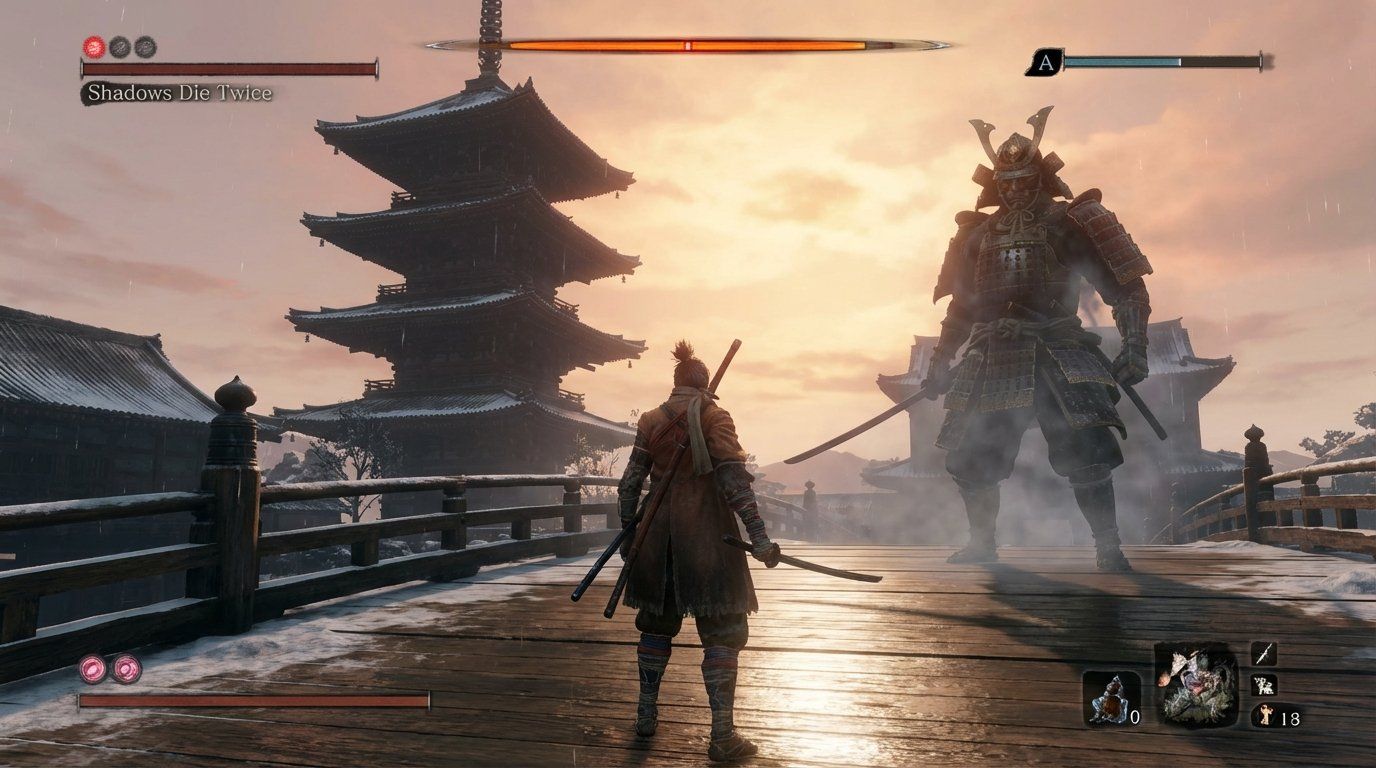Click the quick item thumbnail image
This screenshot has height=768, width=1376.
1197,686
